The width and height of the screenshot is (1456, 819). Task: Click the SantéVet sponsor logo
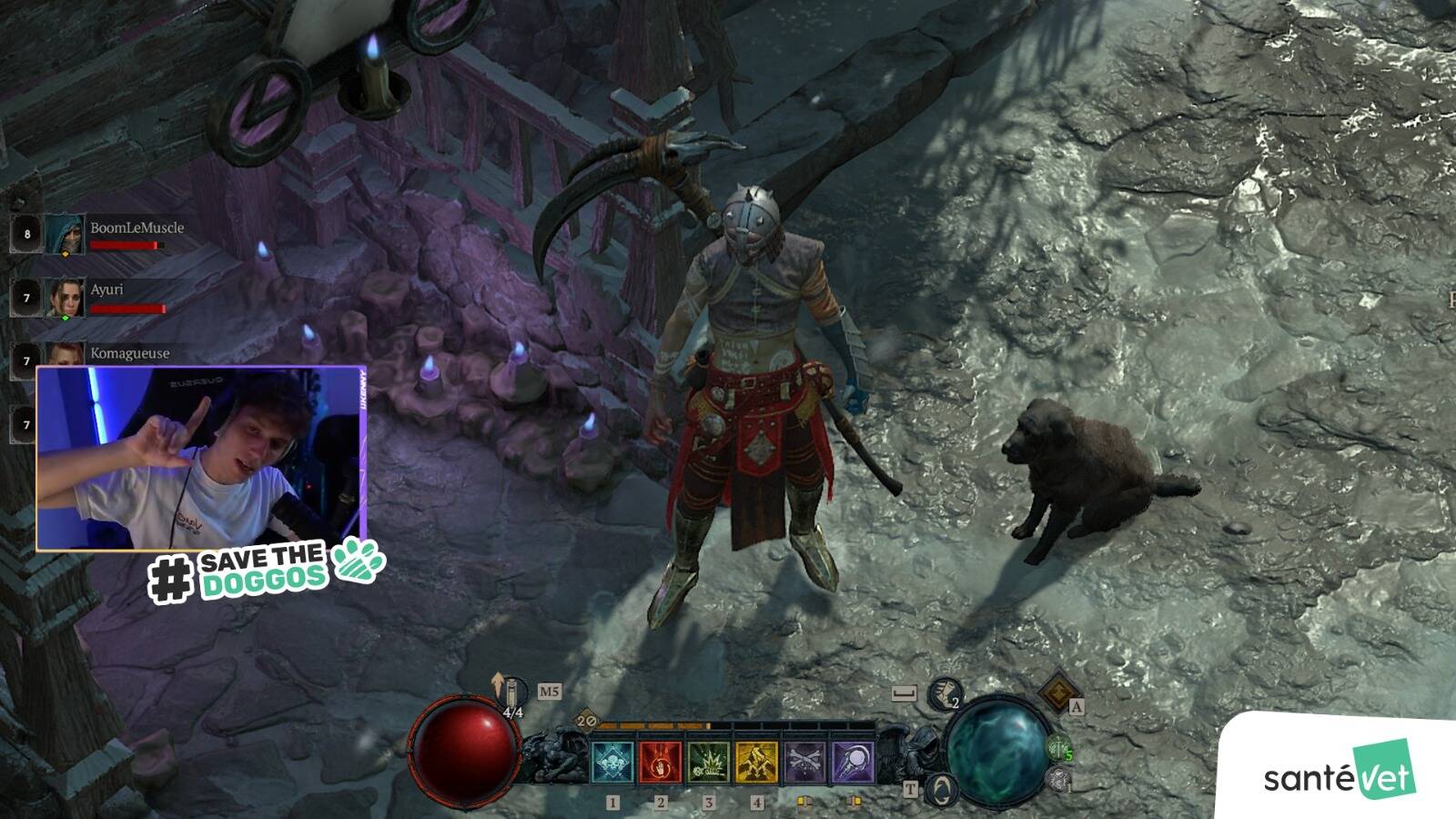1340,773
